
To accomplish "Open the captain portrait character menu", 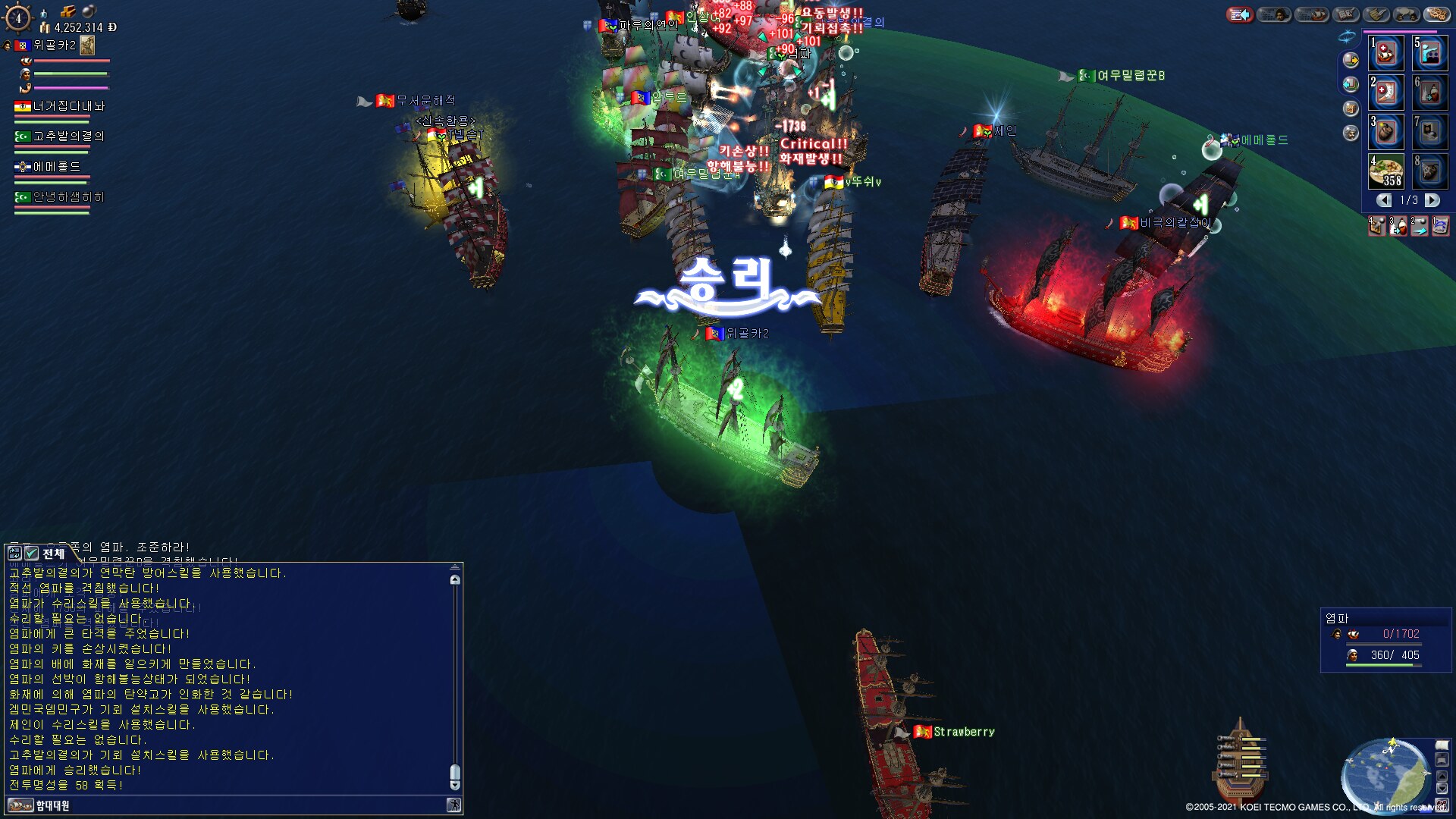I will point(1274,14).
